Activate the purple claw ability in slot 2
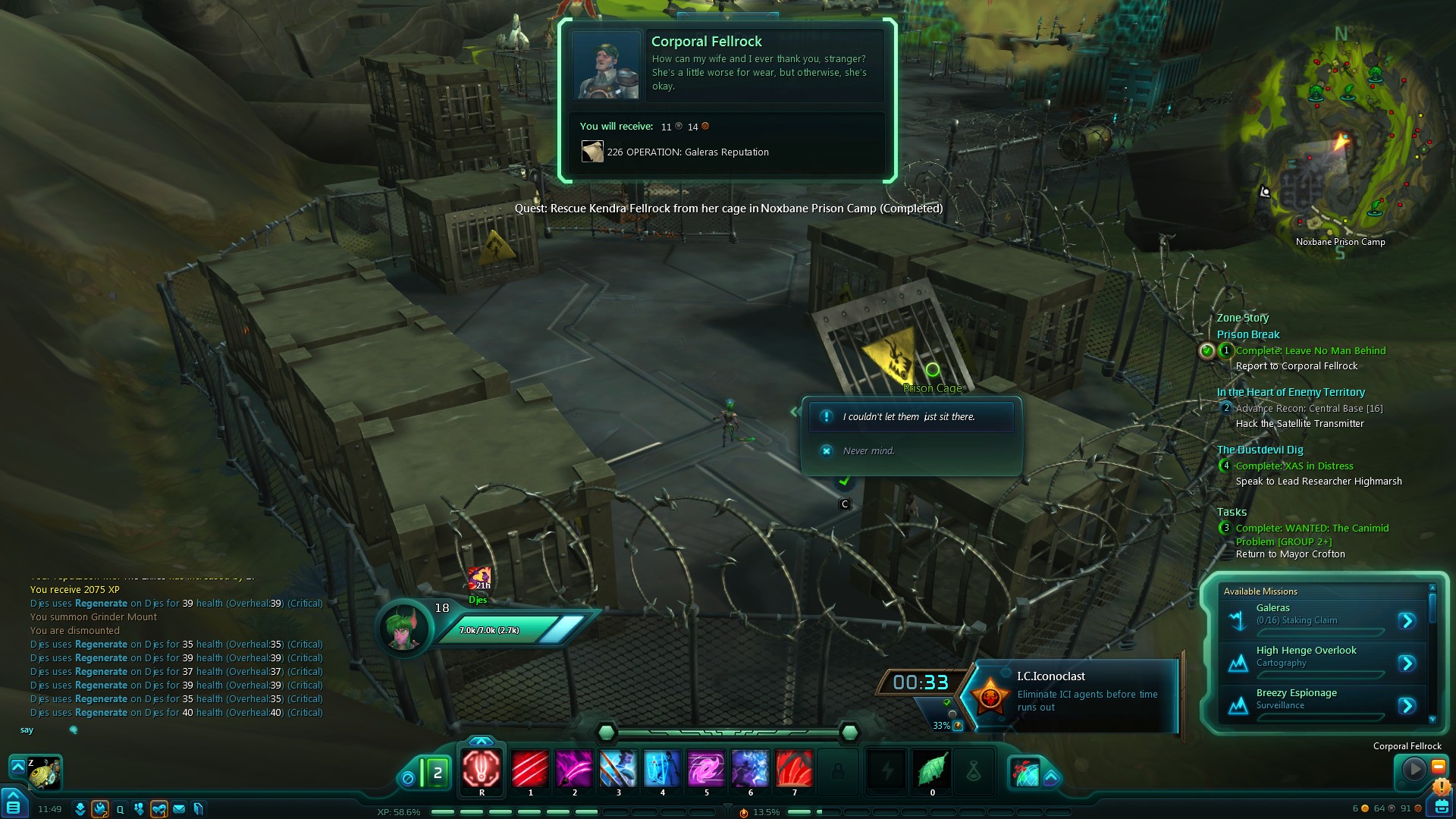The height and width of the screenshot is (819, 1456). (574, 768)
